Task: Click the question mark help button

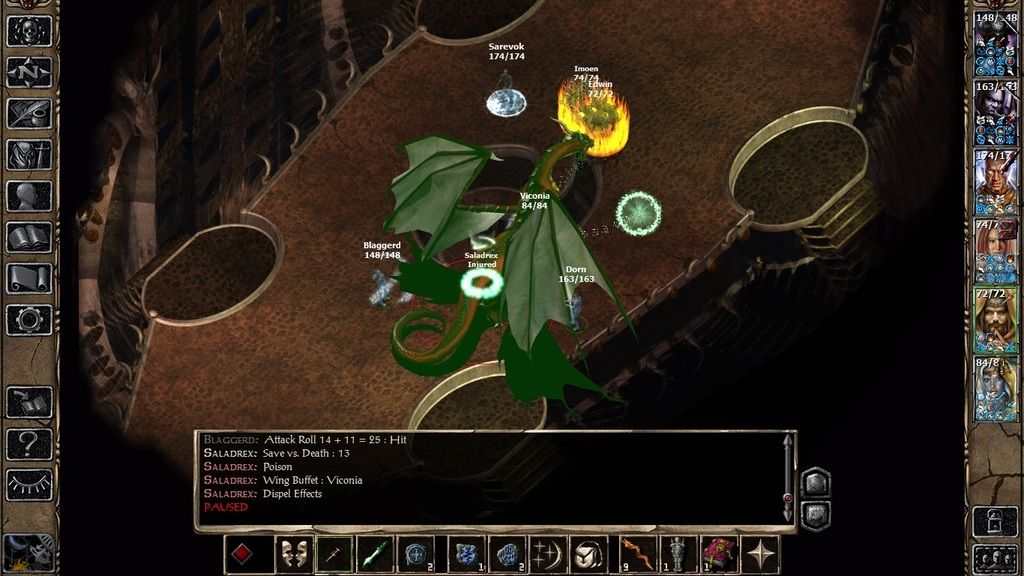Action: tap(29, 443)
